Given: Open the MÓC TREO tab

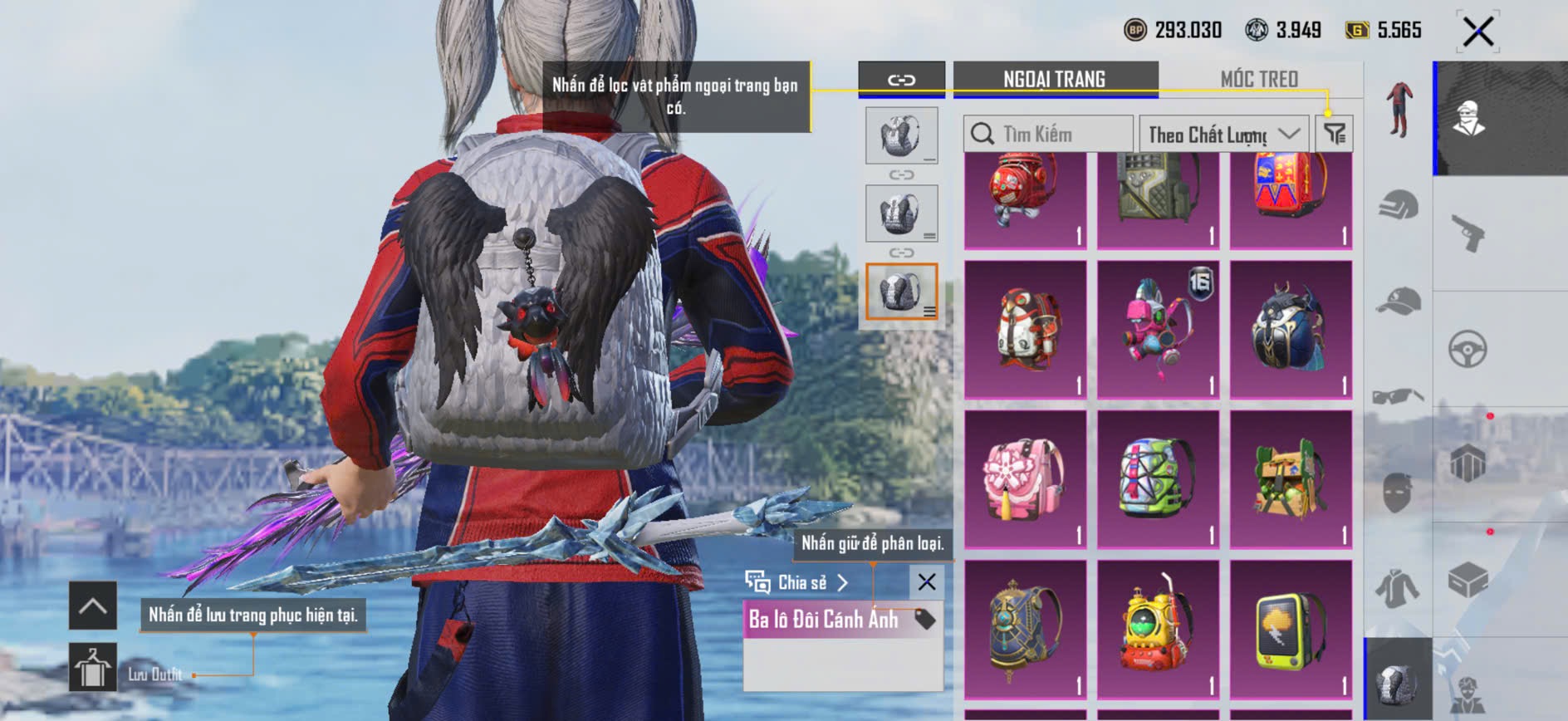Looking at the screenshot, I should point(1259,79).
